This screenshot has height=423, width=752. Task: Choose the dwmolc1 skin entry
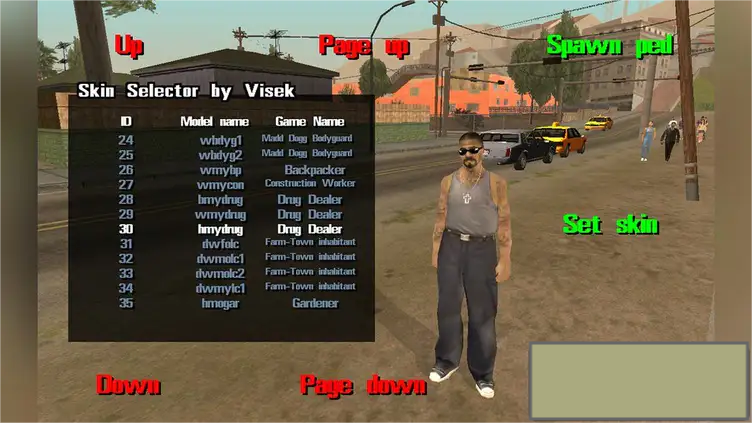tap(221, 258)
